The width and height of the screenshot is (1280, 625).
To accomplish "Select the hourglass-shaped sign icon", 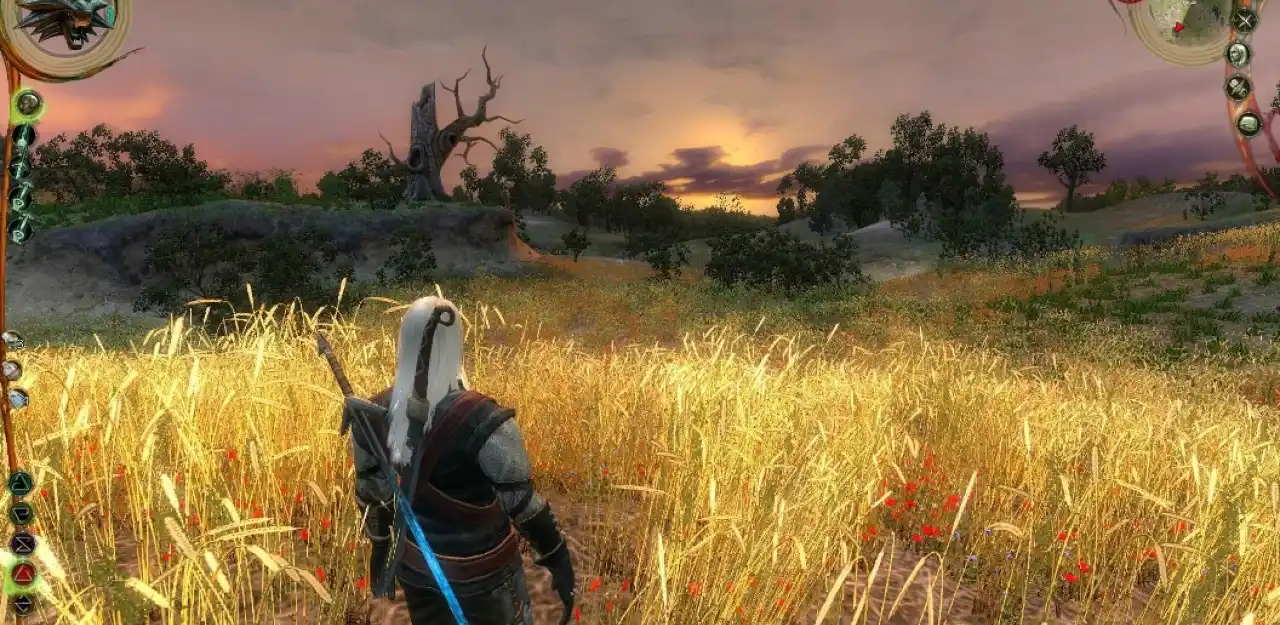I will pos(22,544).
